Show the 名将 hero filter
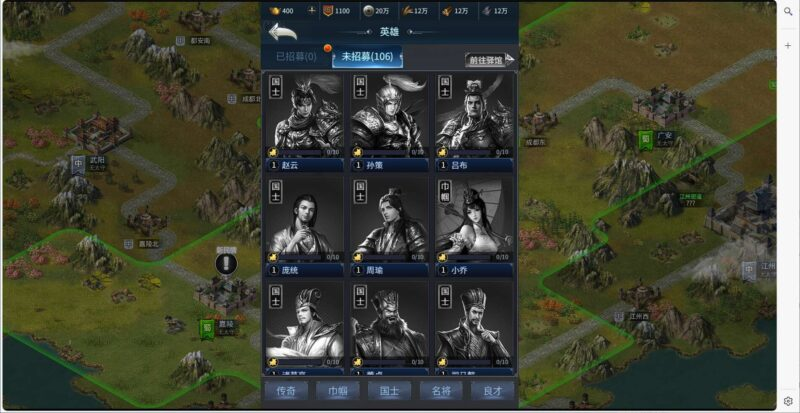The width and height of the screenshot is (800, 413). click(441, 391)
